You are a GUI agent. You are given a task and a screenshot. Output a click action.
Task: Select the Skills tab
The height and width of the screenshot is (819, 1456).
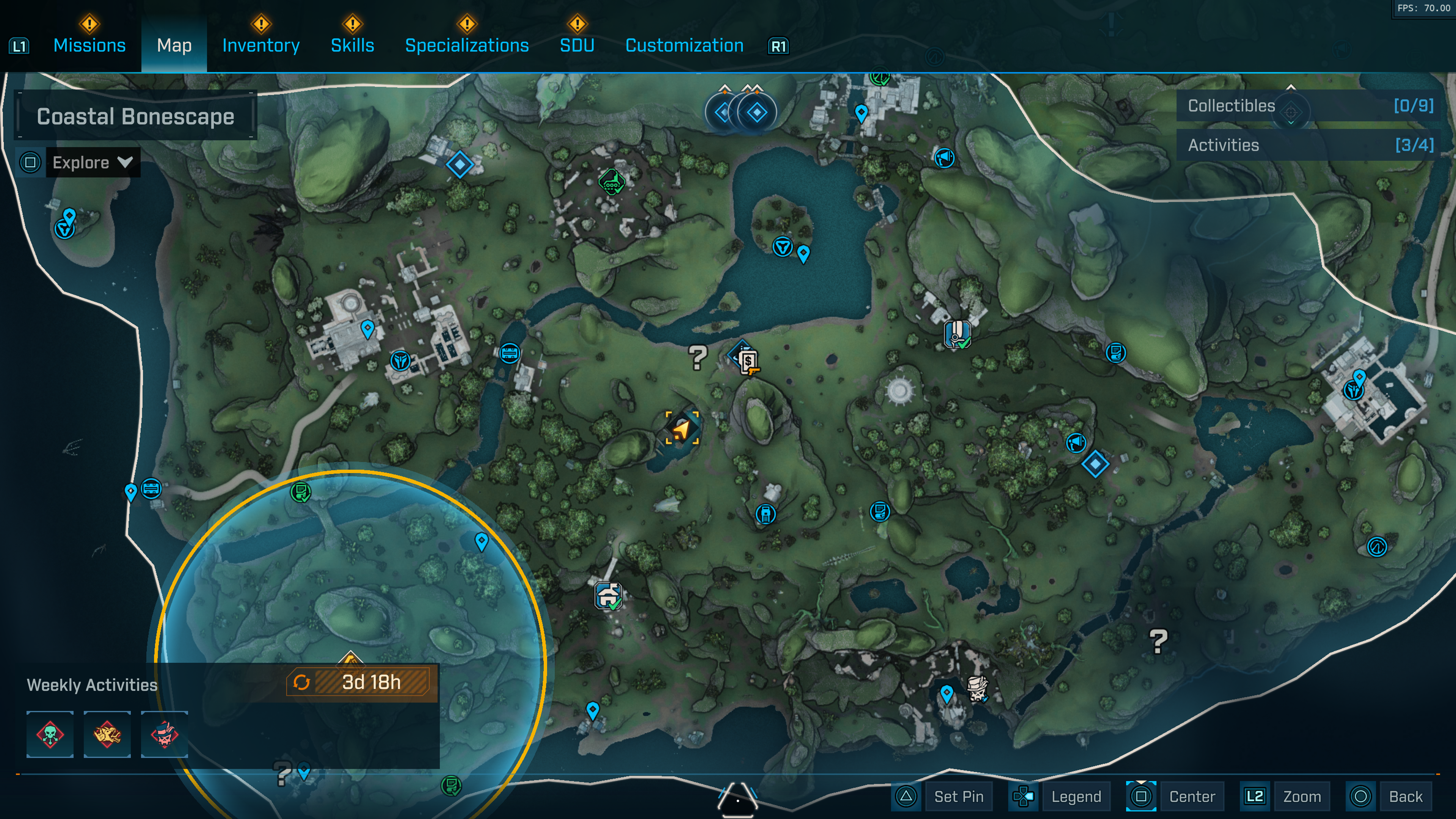click(x=352, y=45)
